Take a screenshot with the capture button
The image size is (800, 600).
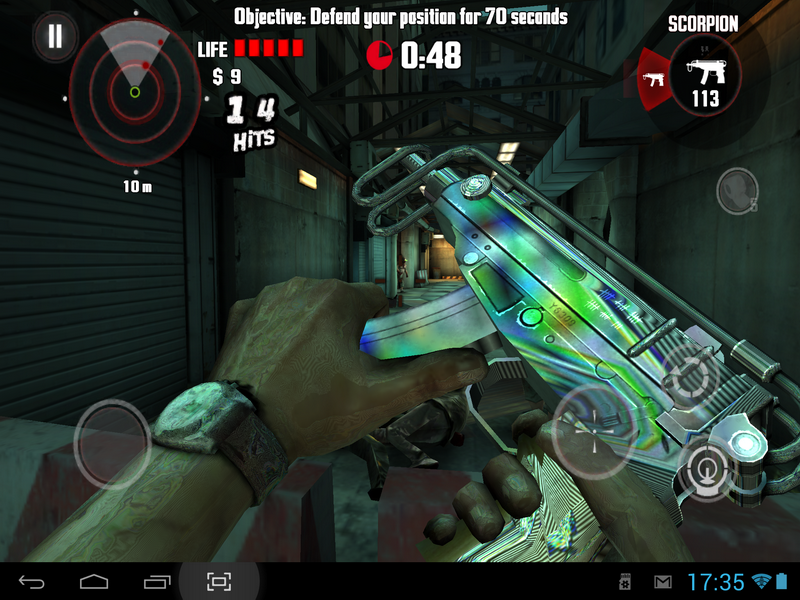[x=219, y=581]
